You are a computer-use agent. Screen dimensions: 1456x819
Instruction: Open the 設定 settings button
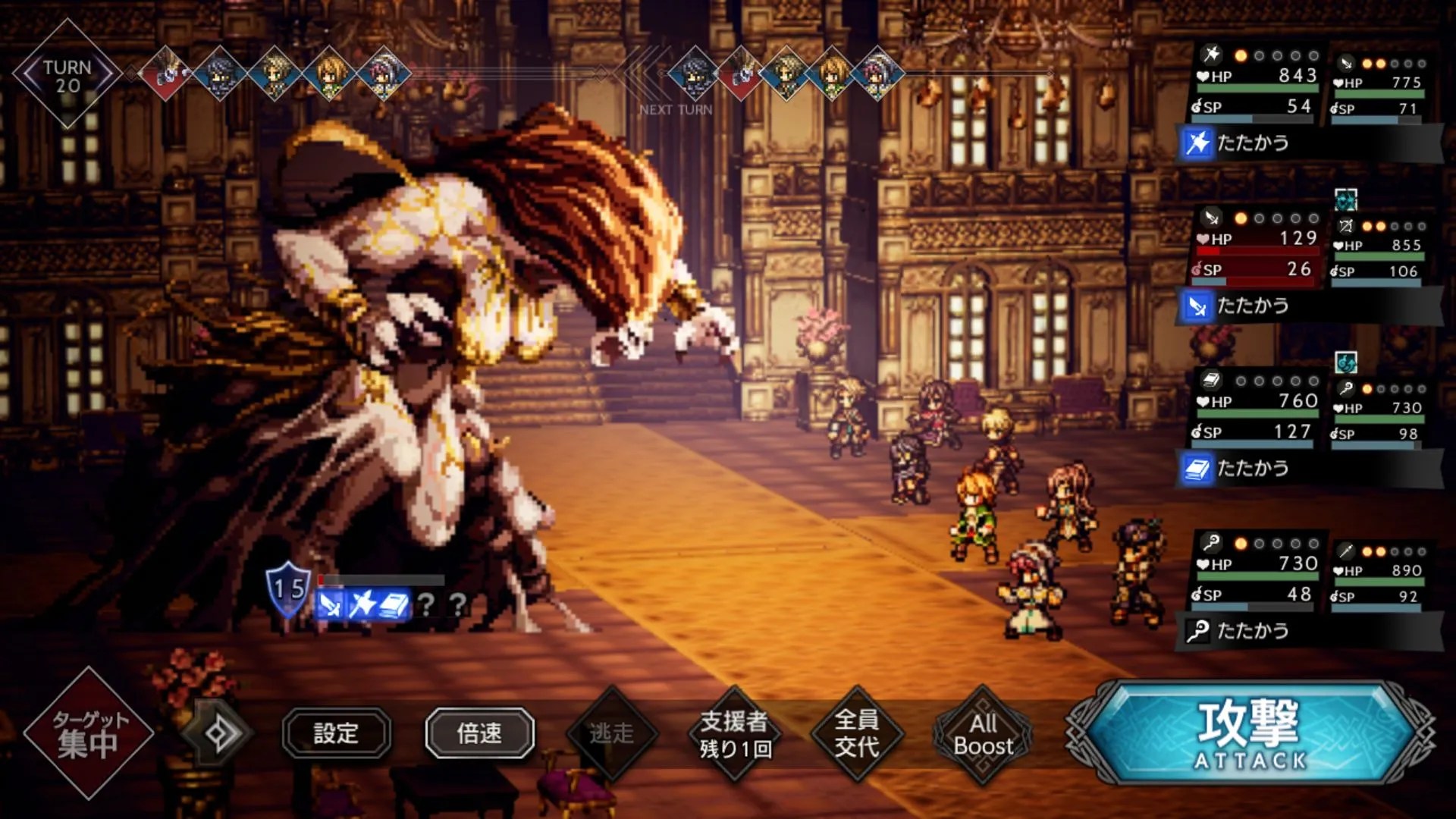(x=337, y=733)
